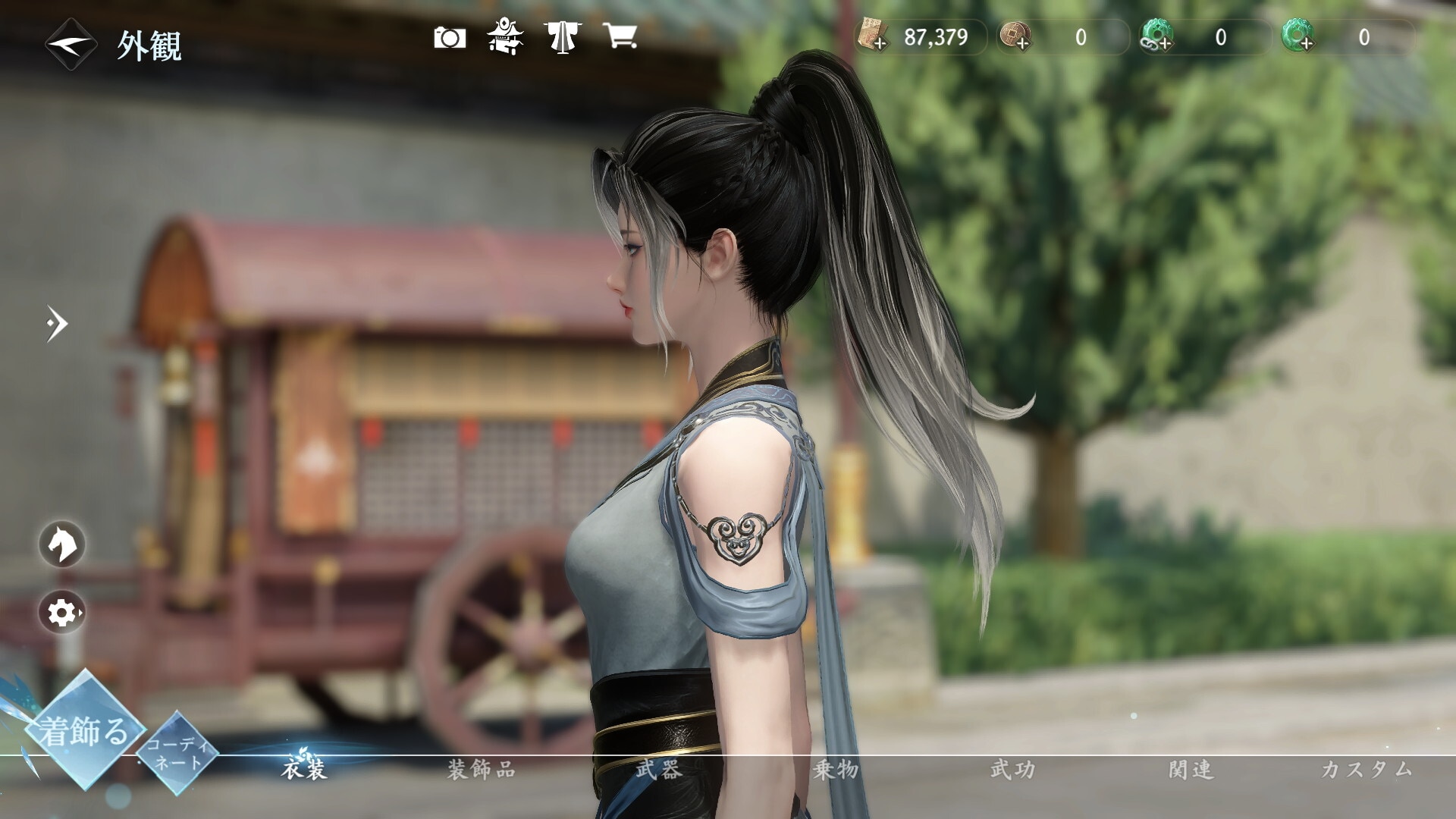This screenshot has height=819, width=1456.
Task: Switch to the 武器 tab
Action: 658,770
